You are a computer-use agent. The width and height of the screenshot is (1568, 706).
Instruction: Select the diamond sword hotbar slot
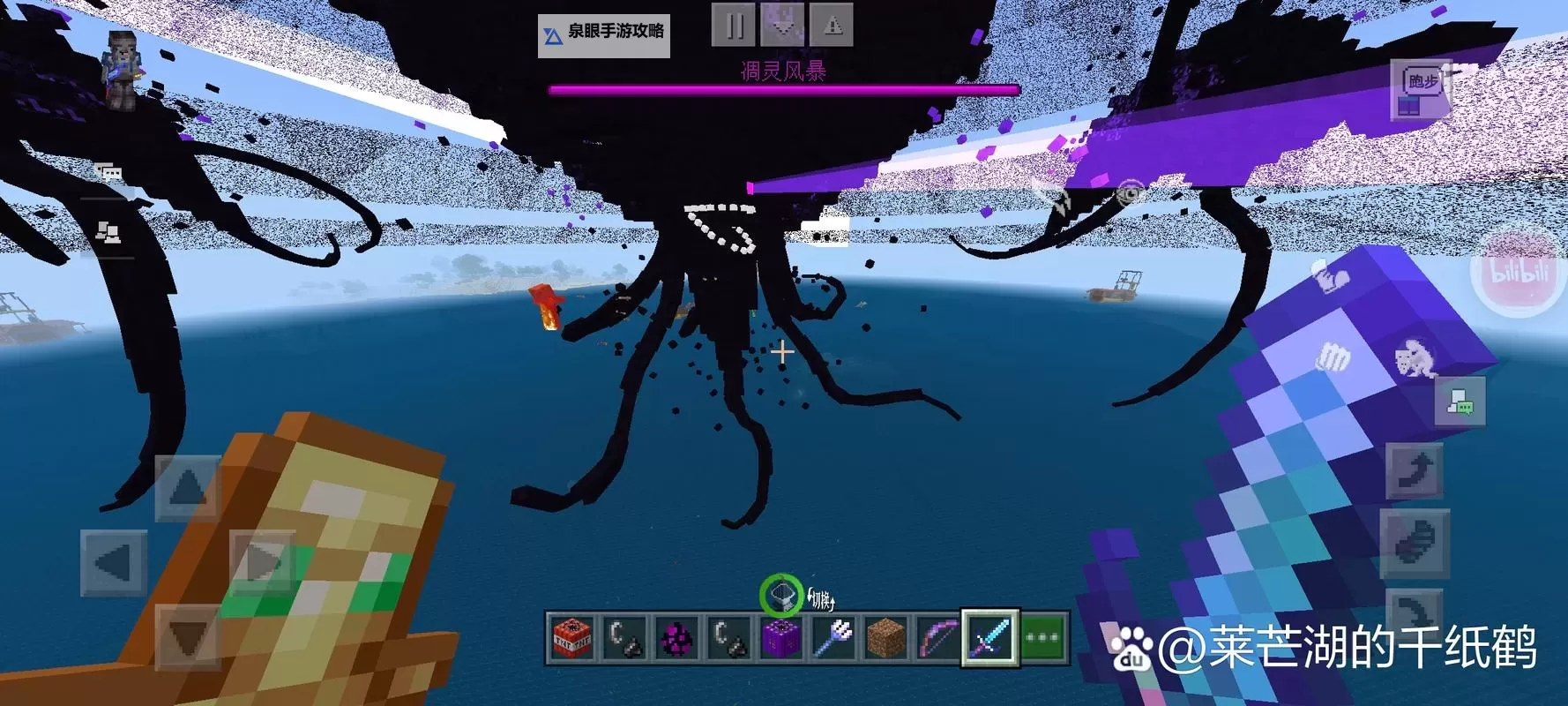989,637
